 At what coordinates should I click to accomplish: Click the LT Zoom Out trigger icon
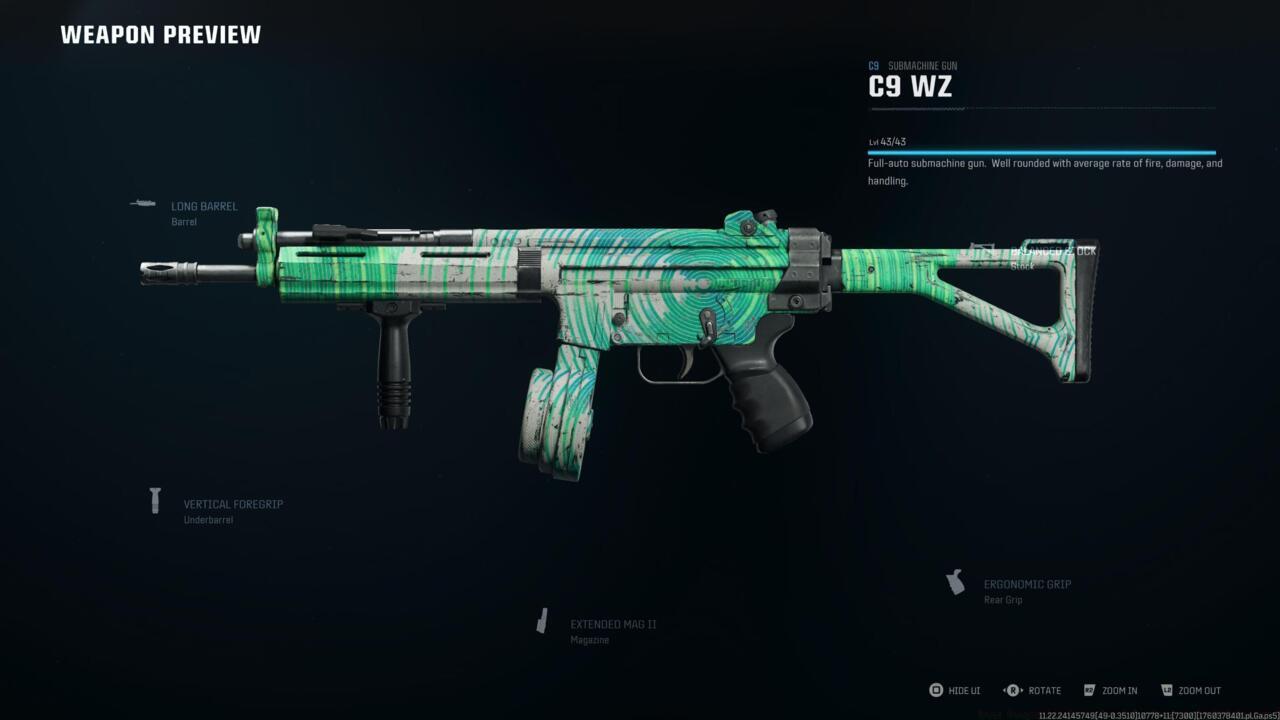pyautogui.click(x=1168, y=690)
